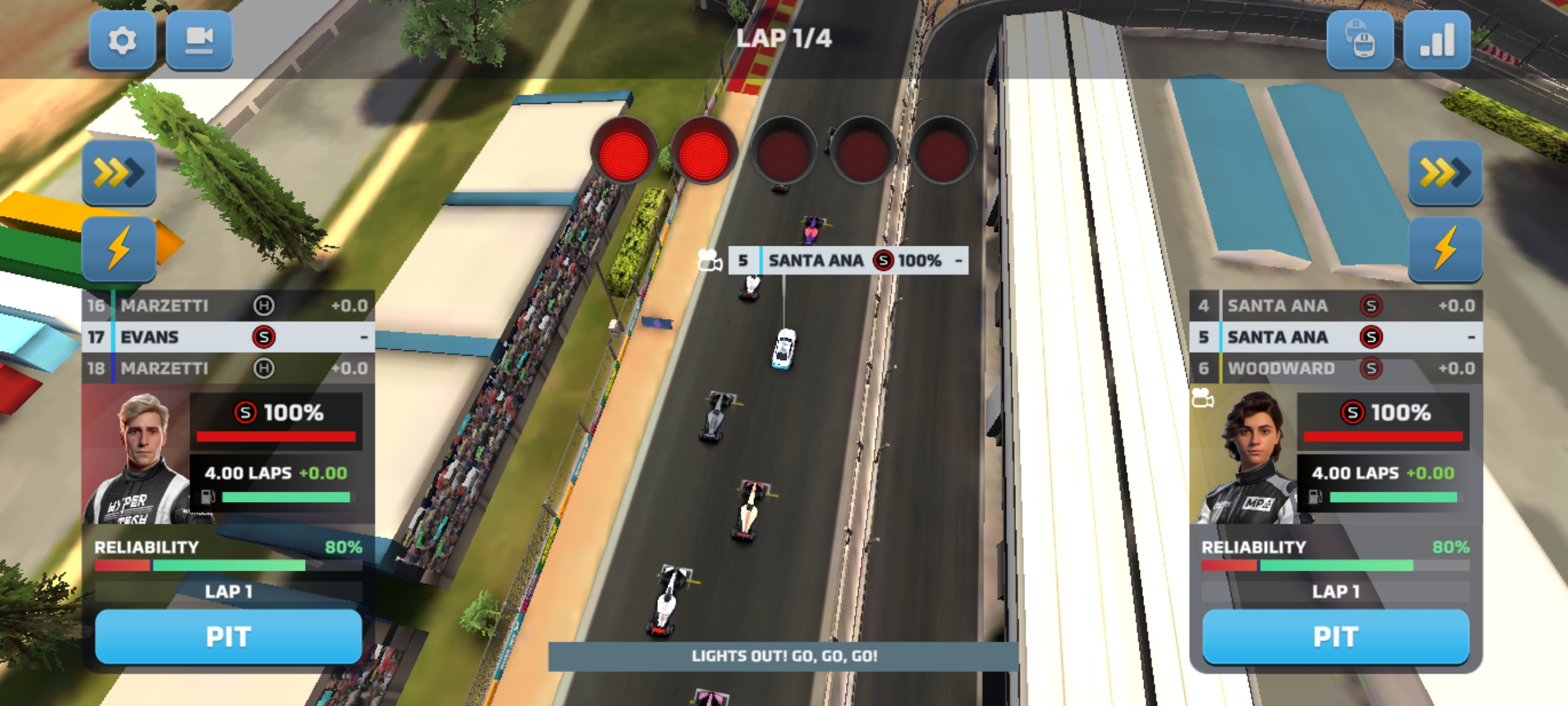
Task: Choose the Marzetti row in position 18
Action: 228,369
